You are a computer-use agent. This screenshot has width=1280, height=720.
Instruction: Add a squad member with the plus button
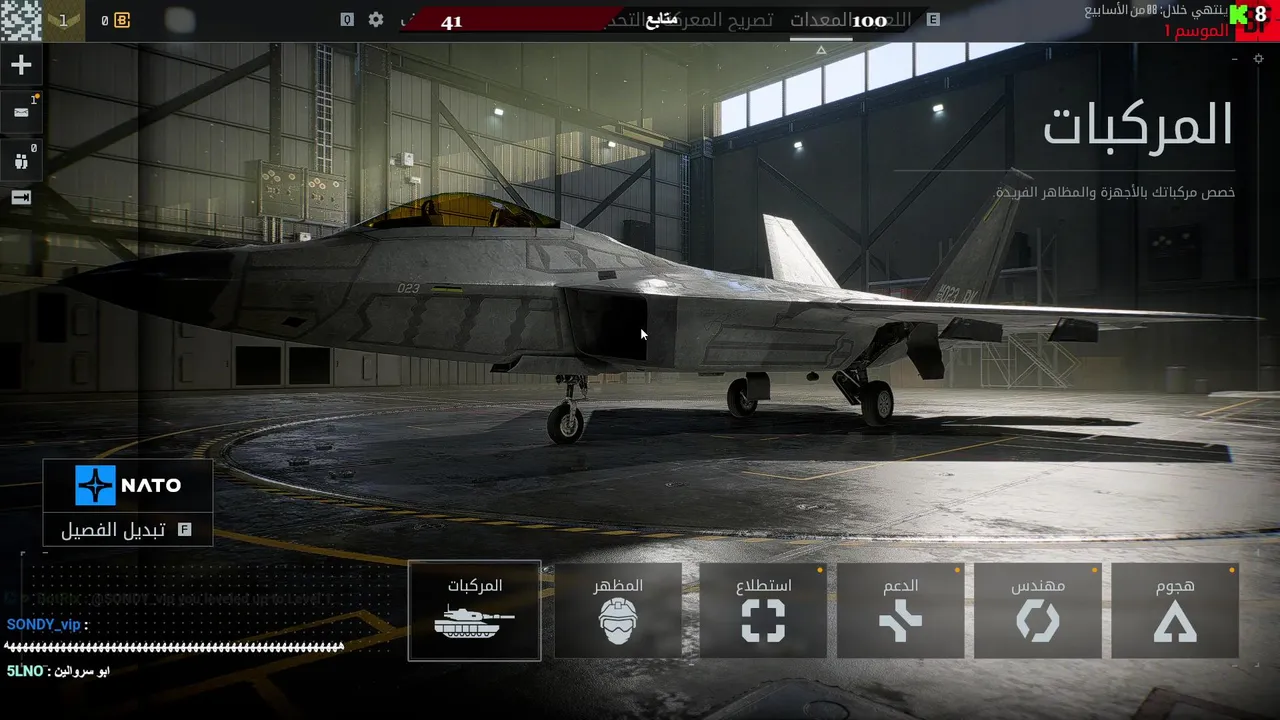pyautogui.click(x=21, y=66)
